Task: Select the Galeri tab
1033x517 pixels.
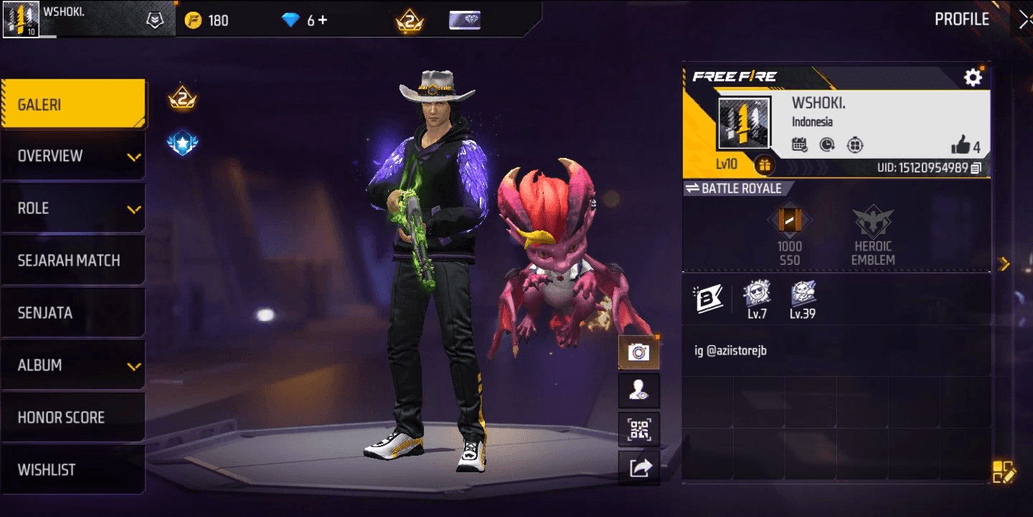Action: pos(72,104)
